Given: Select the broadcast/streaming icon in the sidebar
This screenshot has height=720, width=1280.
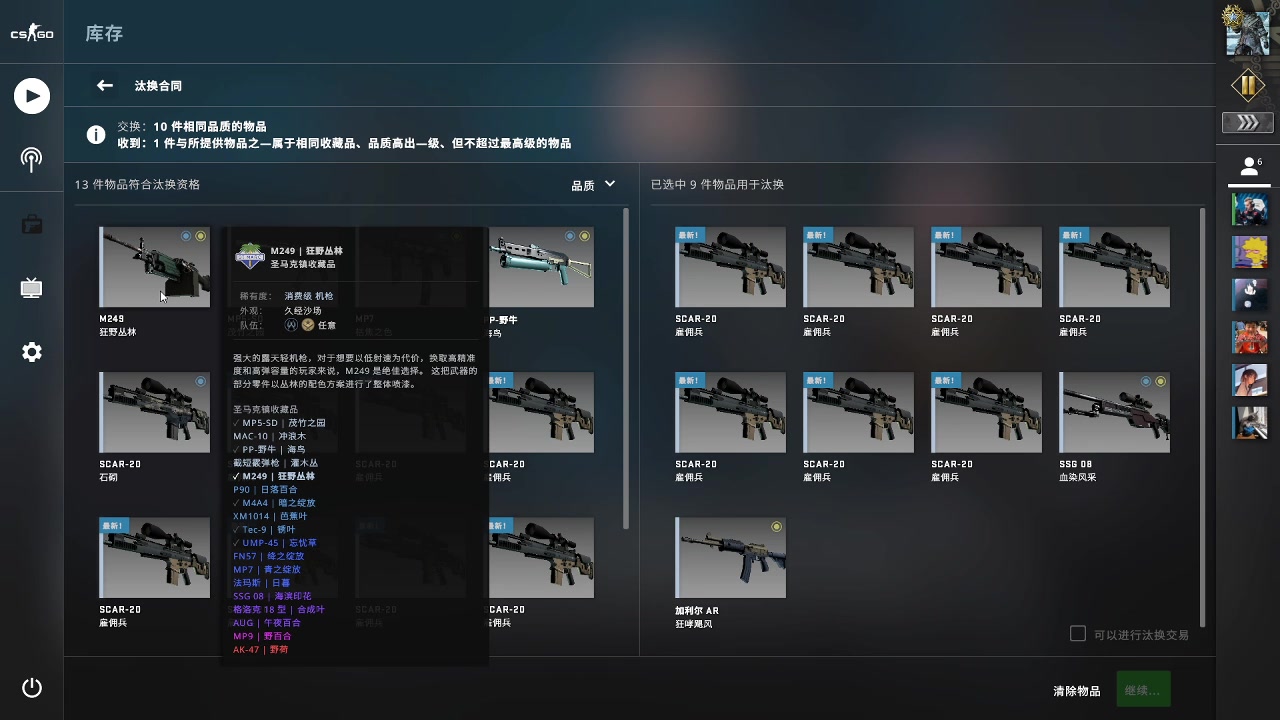Looking at the screenshot, I should coord(31,159).
